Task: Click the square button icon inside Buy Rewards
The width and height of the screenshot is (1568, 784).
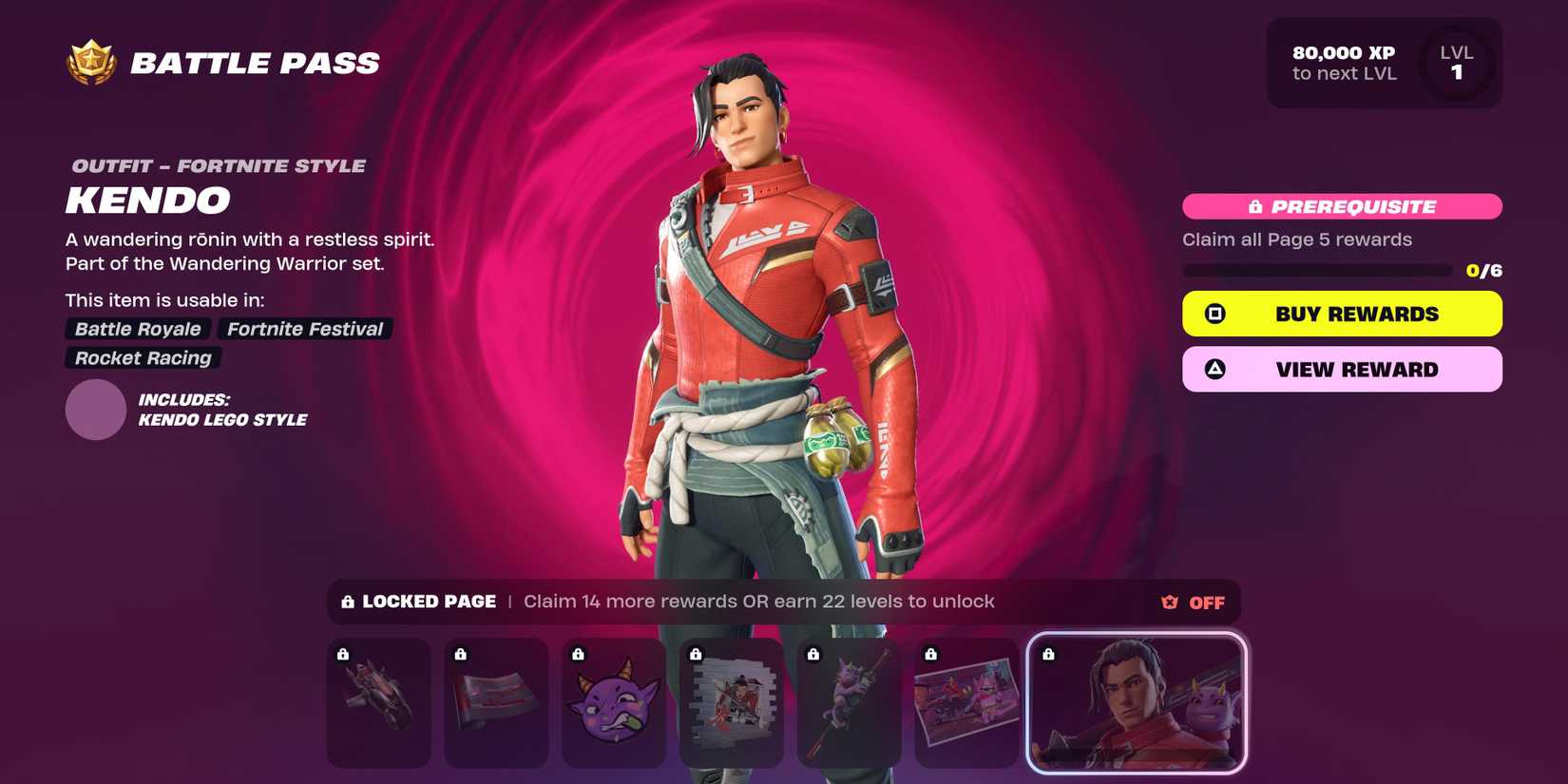Action: (1214, 313)
